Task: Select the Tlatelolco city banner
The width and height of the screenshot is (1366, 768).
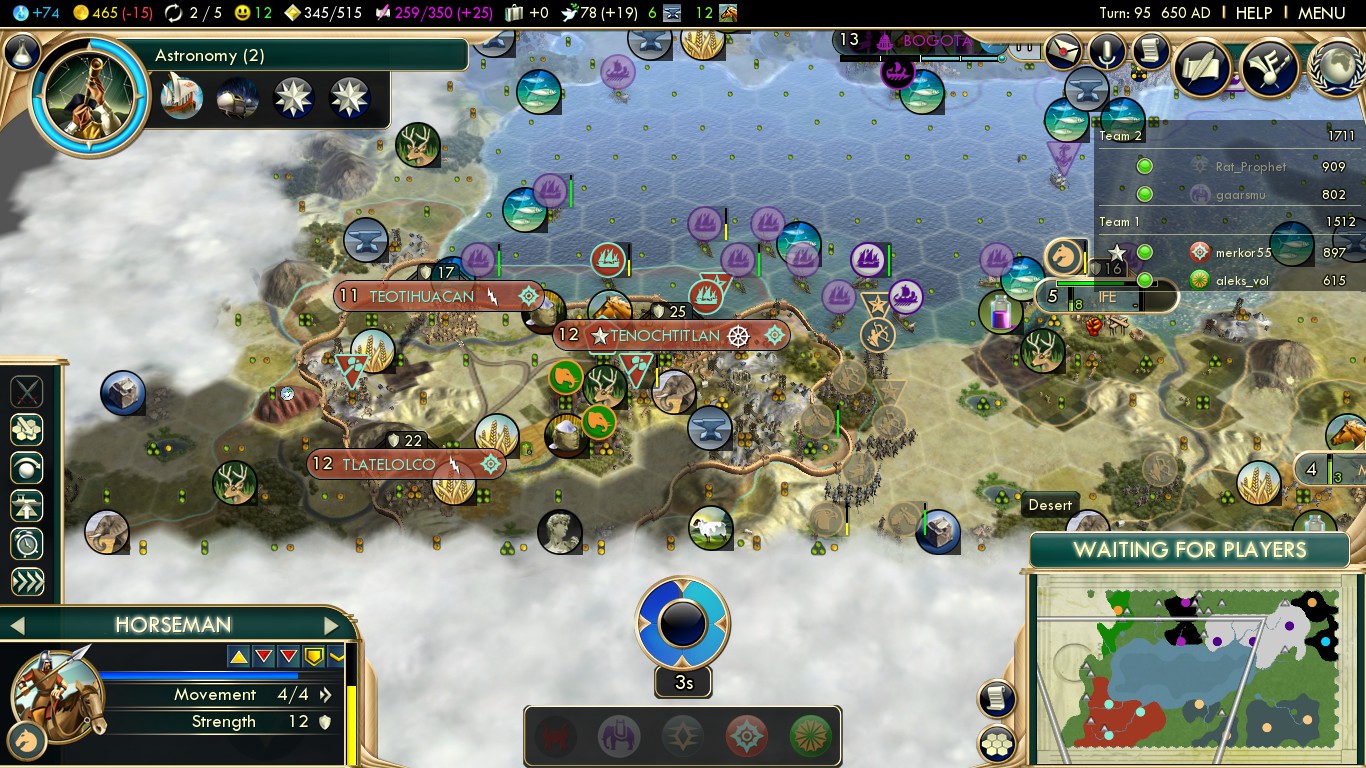Action: coord(389,464)
